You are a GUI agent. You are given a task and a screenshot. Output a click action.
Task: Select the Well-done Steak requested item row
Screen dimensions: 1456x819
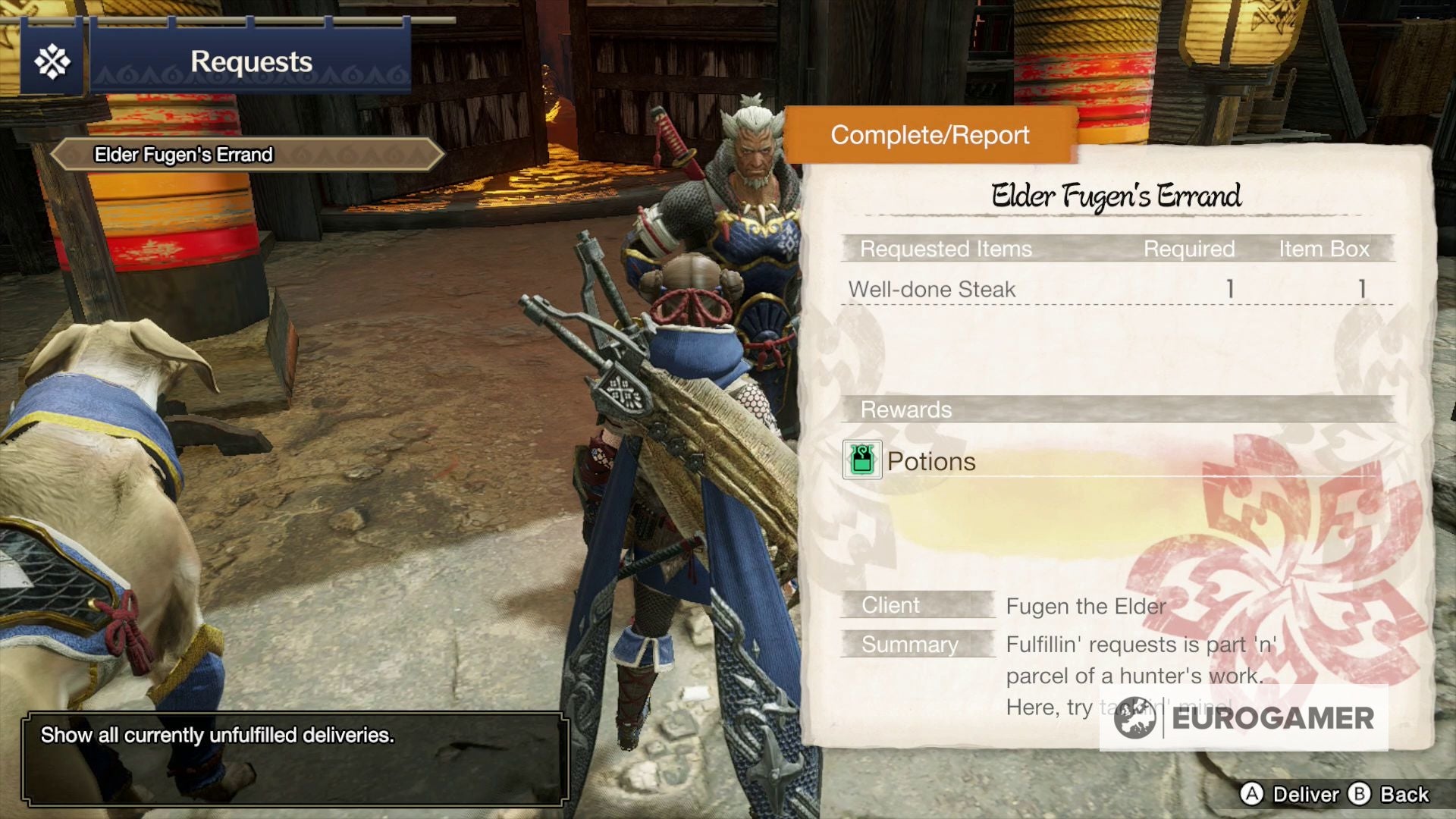(x=1116, y=289)
